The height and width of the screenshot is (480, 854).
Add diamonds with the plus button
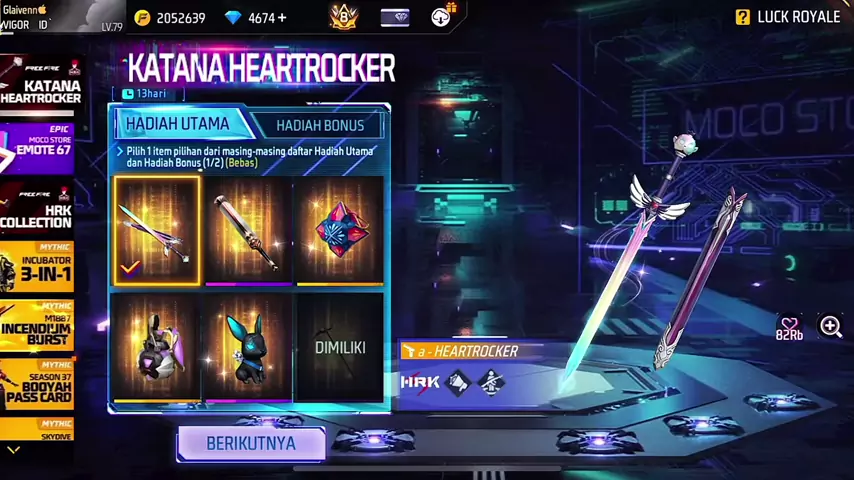point(282,18)
